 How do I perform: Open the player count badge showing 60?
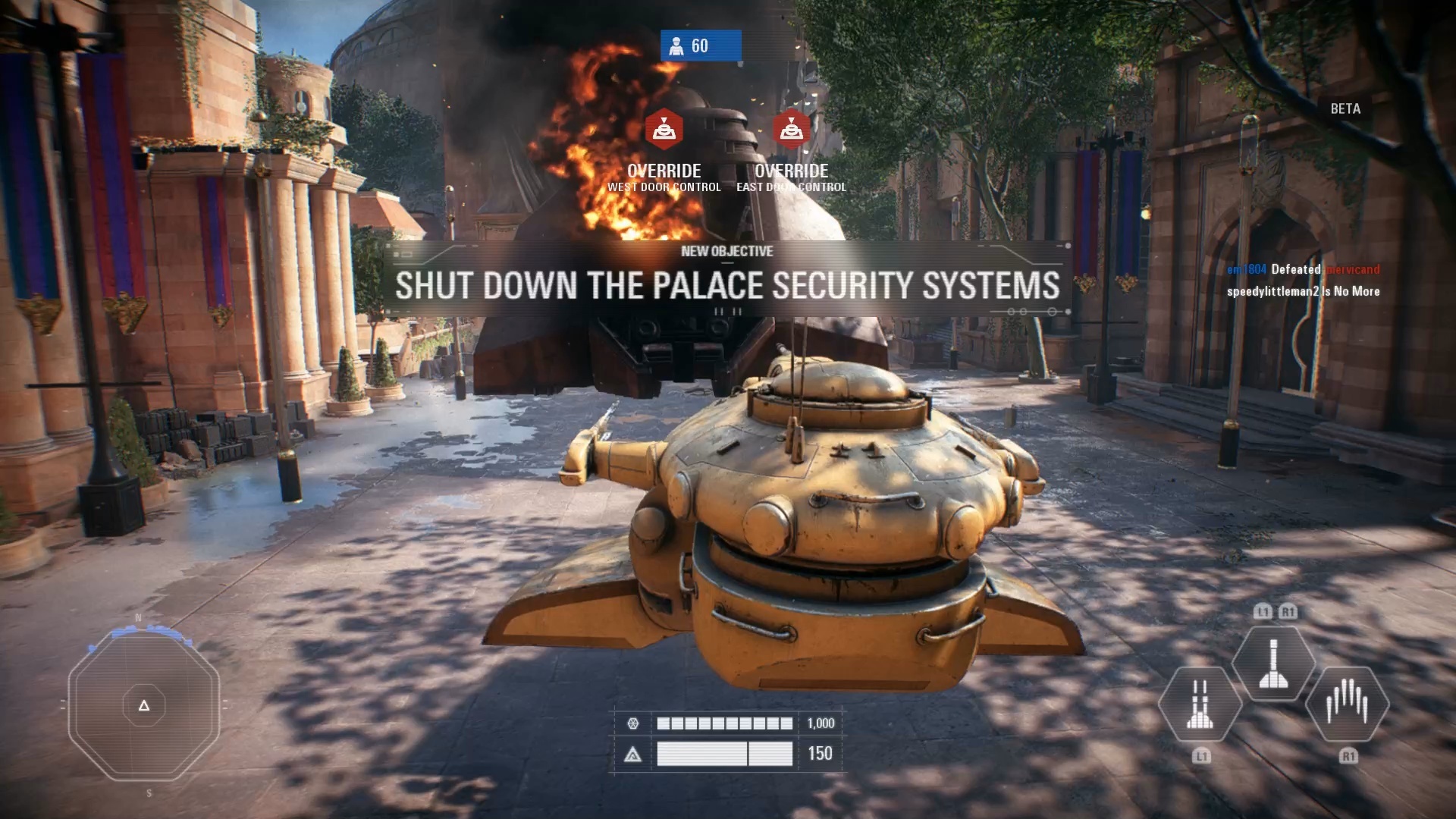(x=699, y=45)
